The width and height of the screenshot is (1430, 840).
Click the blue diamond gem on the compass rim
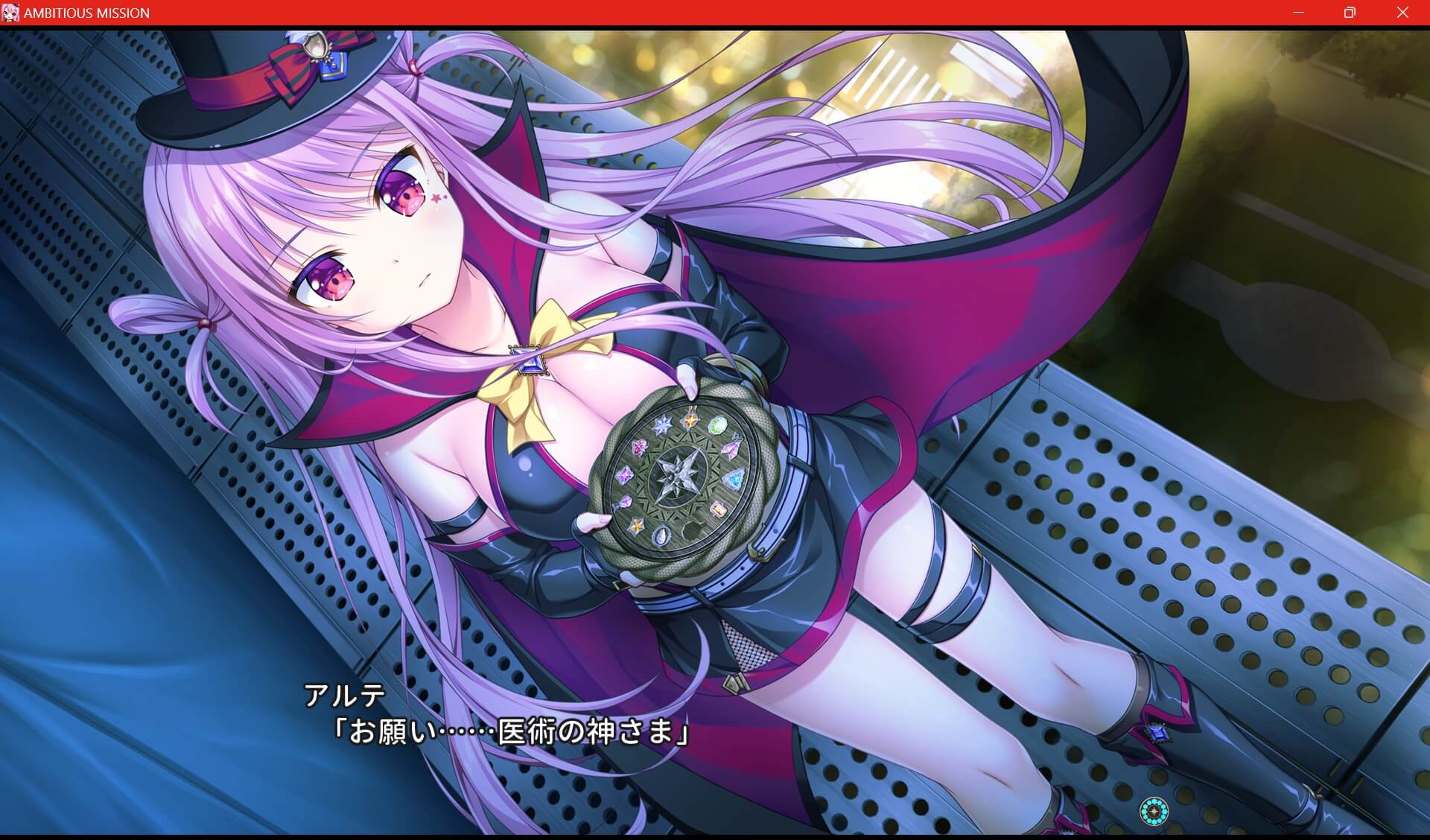coord(734,479)
